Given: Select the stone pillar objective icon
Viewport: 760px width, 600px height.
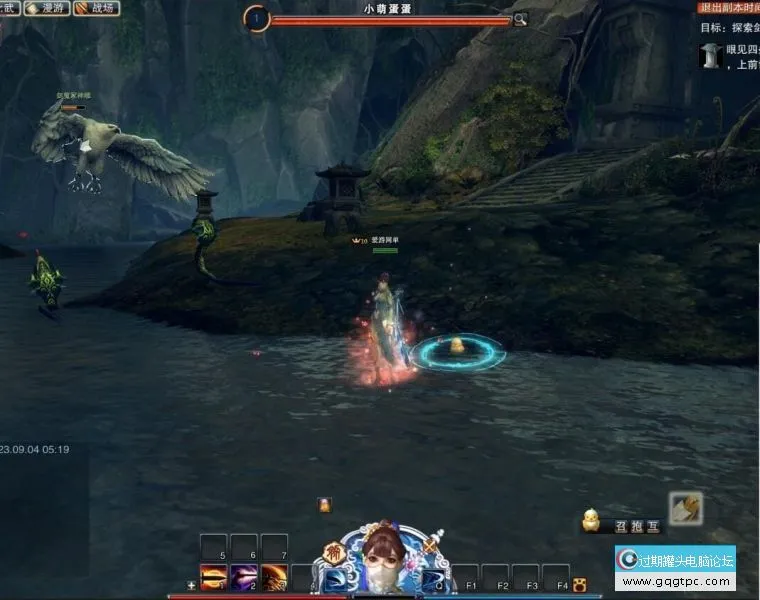Looking at the screenshot, I should point(711,55).
